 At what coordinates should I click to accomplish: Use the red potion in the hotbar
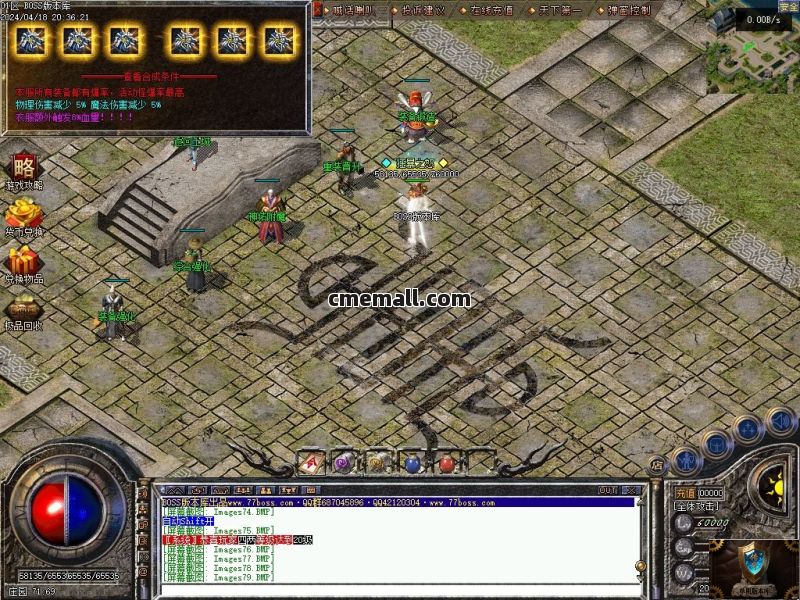pos(446,462)
